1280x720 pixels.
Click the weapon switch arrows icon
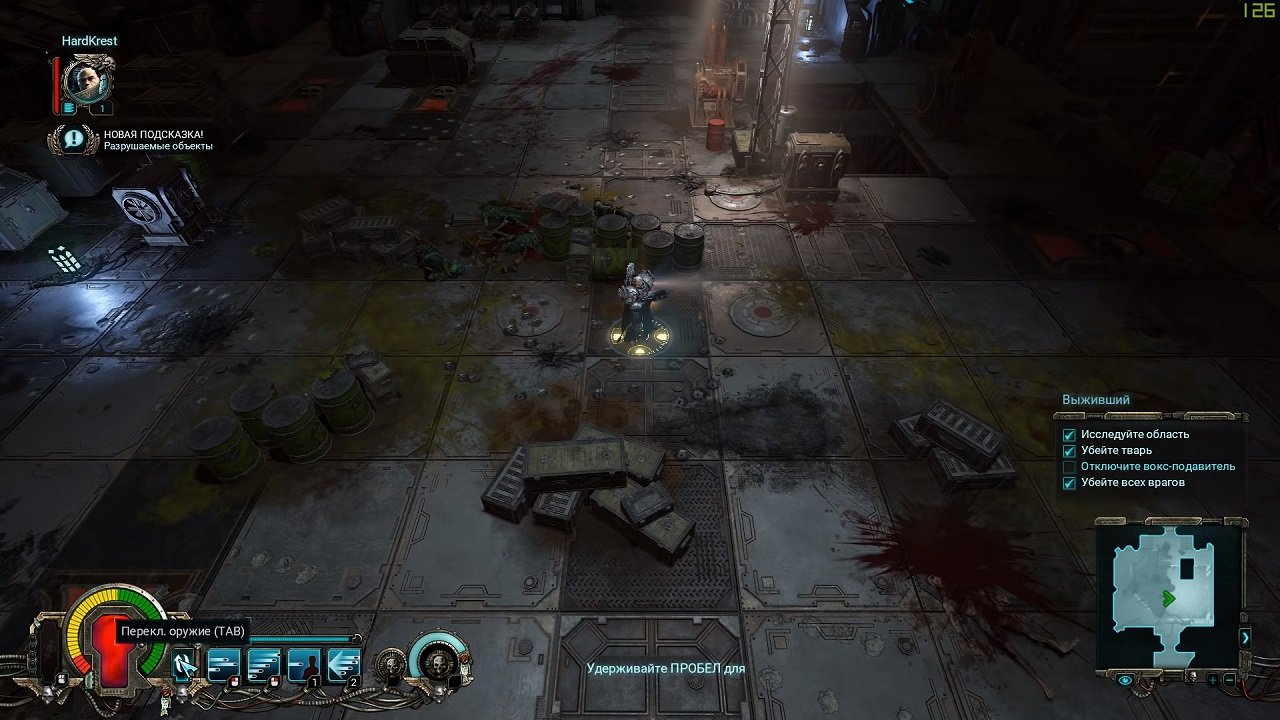click(183, 664)
